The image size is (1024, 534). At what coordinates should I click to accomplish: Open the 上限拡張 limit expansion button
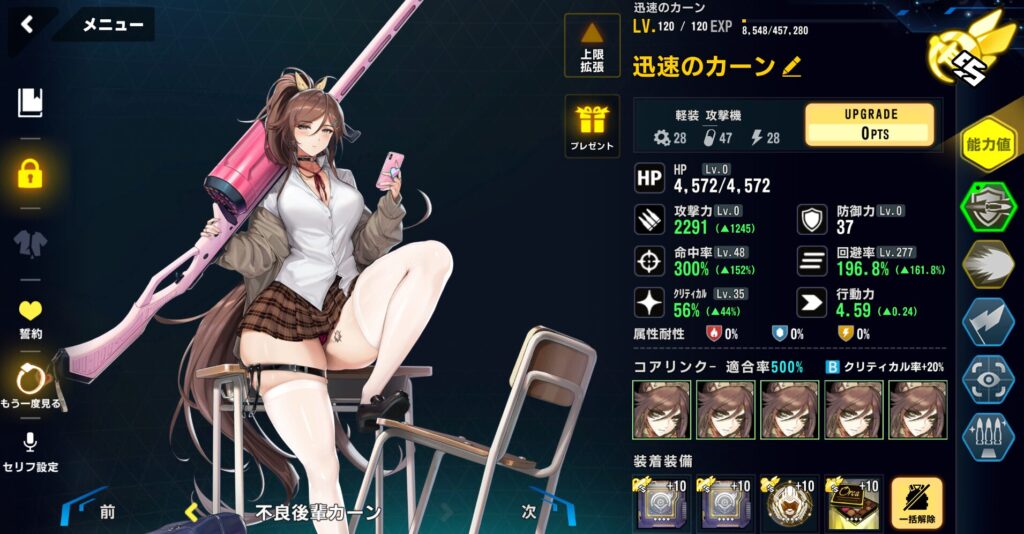click(x=592, y=46)
